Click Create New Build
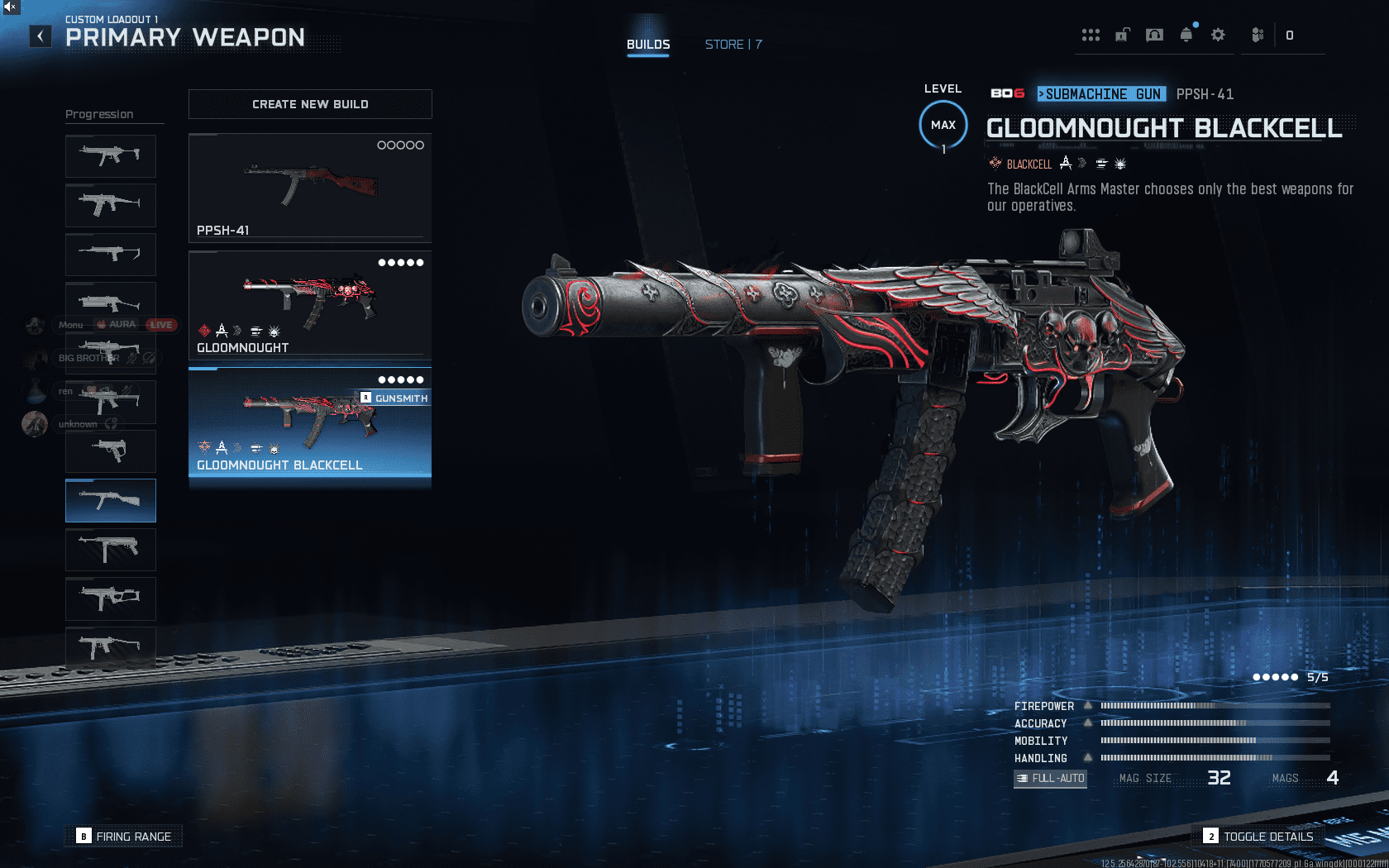The height and width of the screenshot is (868, 1389). 310,104
